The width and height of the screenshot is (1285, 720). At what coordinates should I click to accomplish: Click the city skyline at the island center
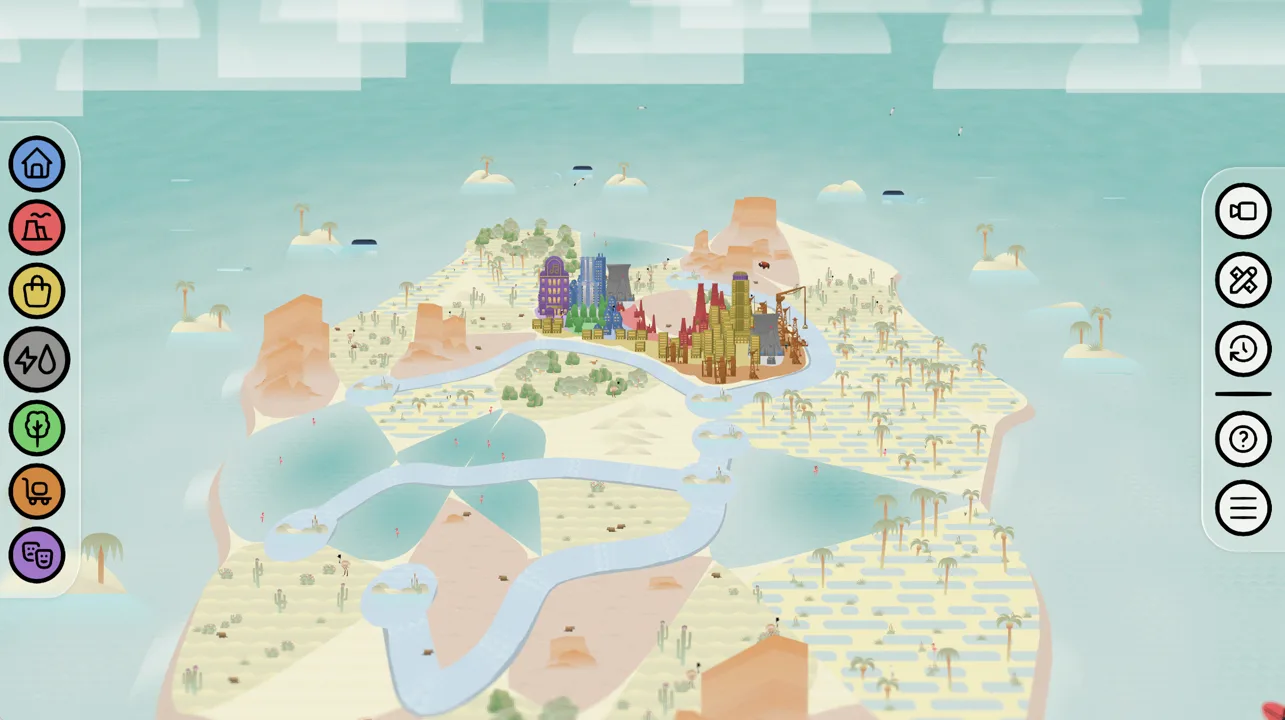650,310
